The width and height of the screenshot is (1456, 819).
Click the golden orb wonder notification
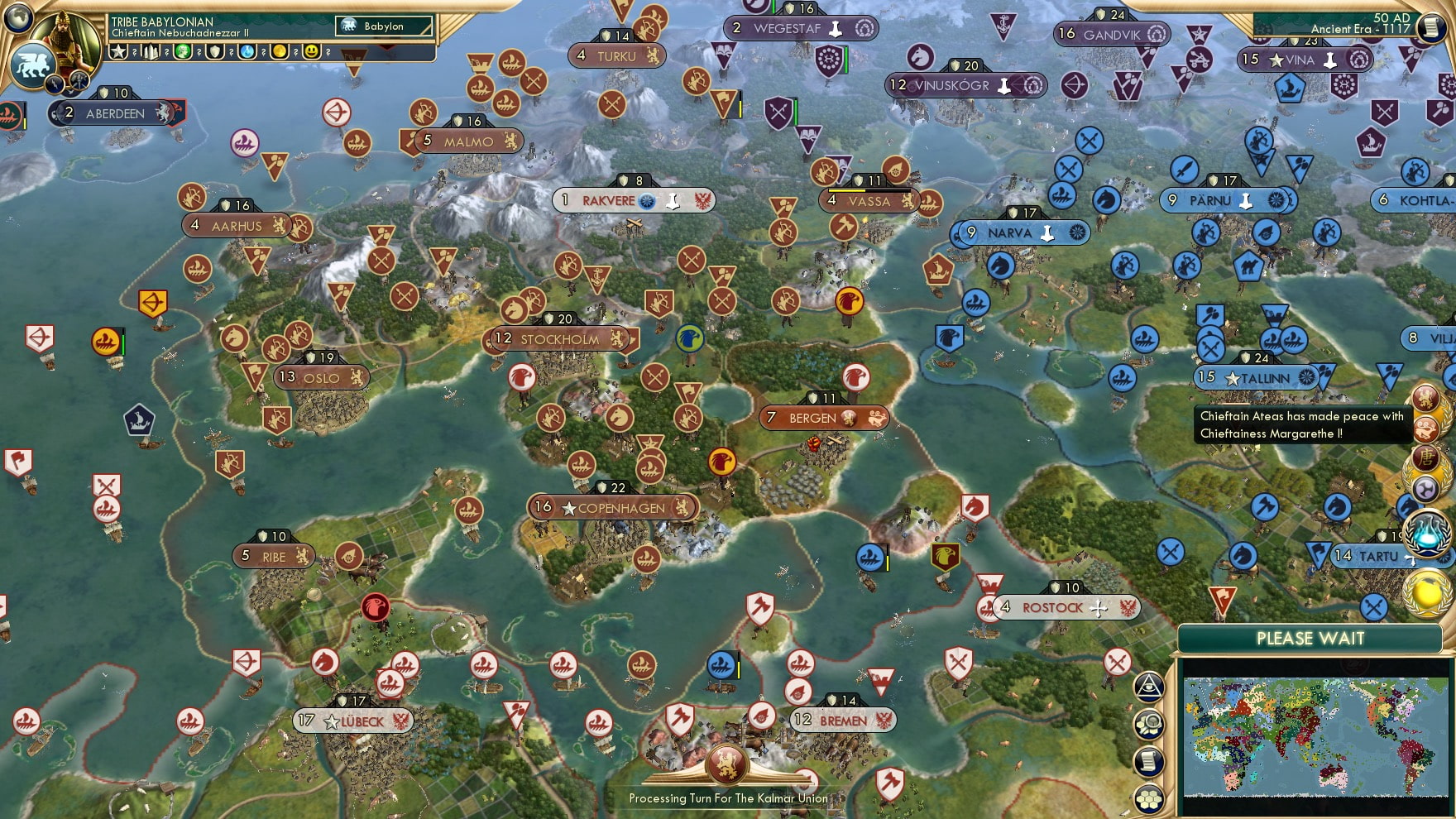point(1425,594)
